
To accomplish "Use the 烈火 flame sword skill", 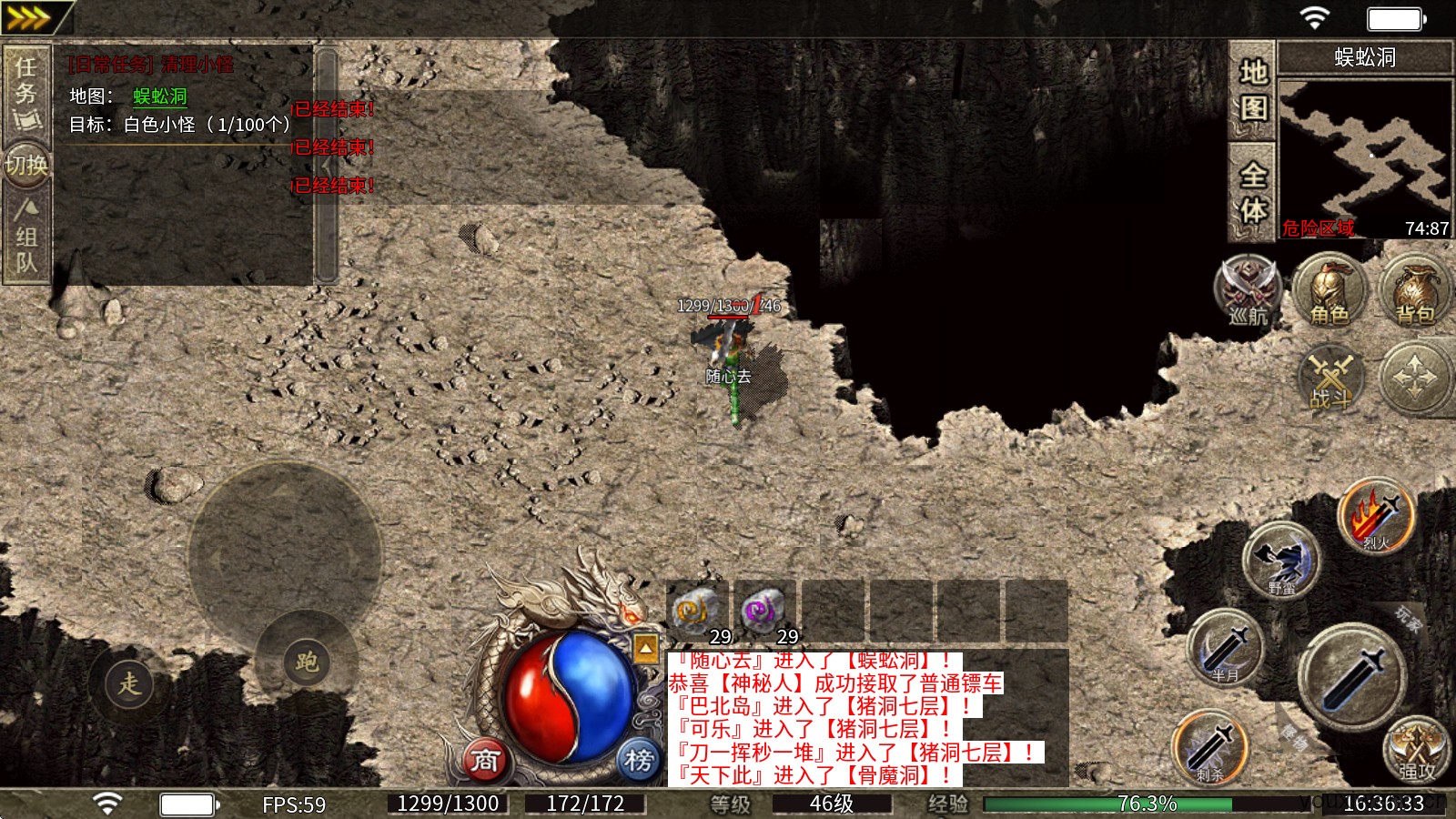I will click(x=1376, y=516).
